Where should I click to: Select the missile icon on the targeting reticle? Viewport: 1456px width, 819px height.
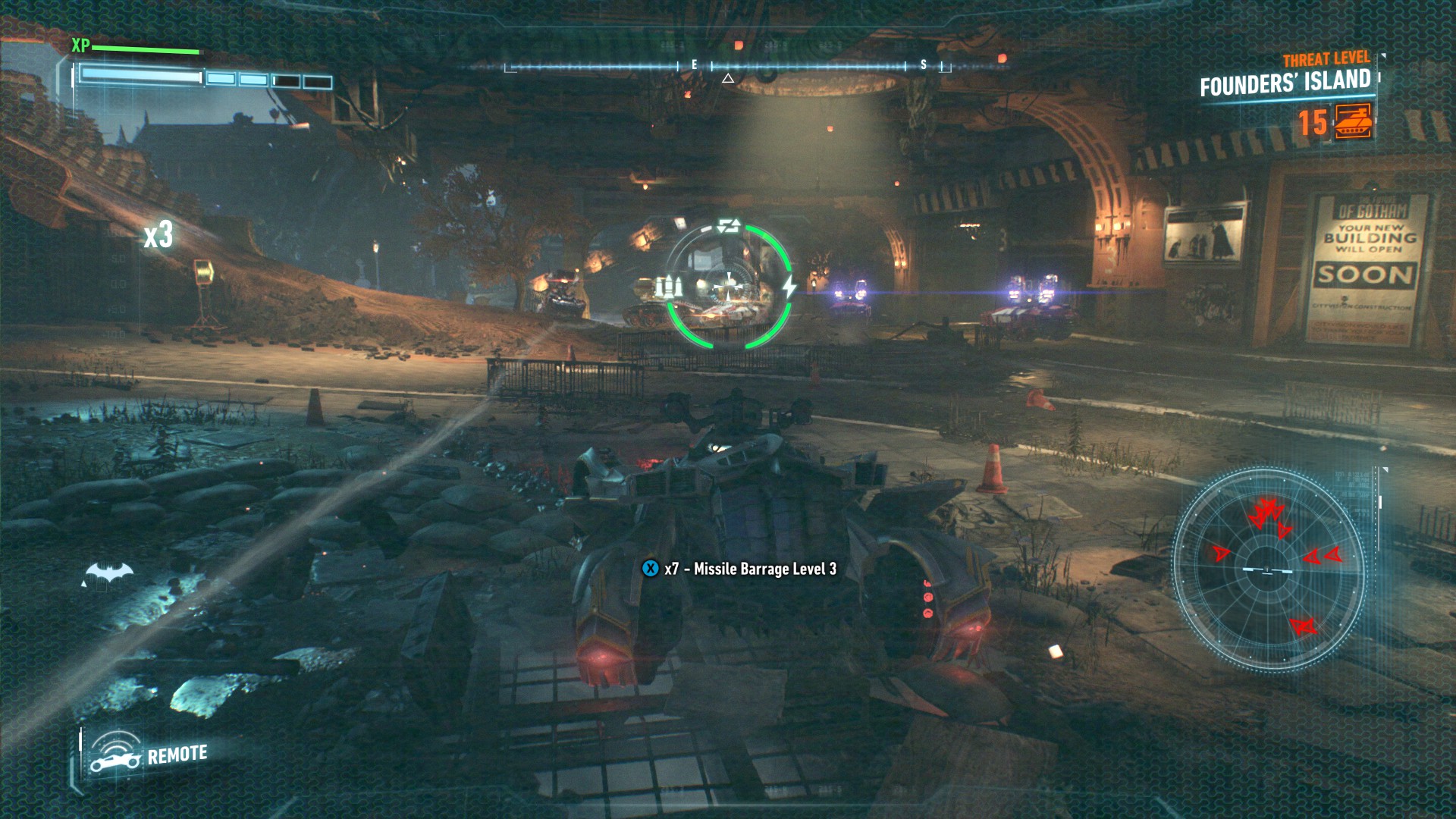coord(668,287)
